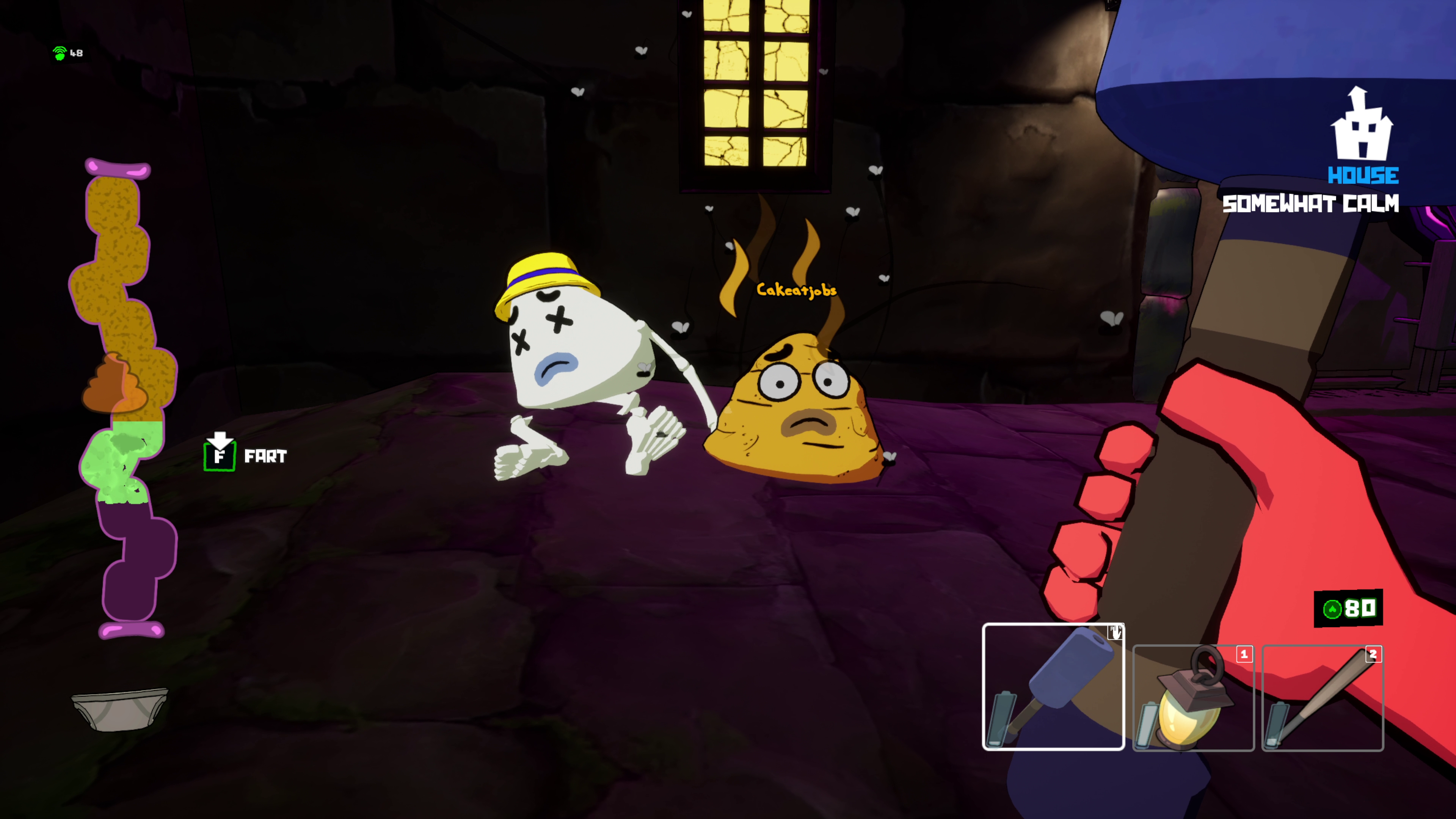Click the number 2 badge on the bat slot
1456x819 pixels.
[x=1373, y=654]
